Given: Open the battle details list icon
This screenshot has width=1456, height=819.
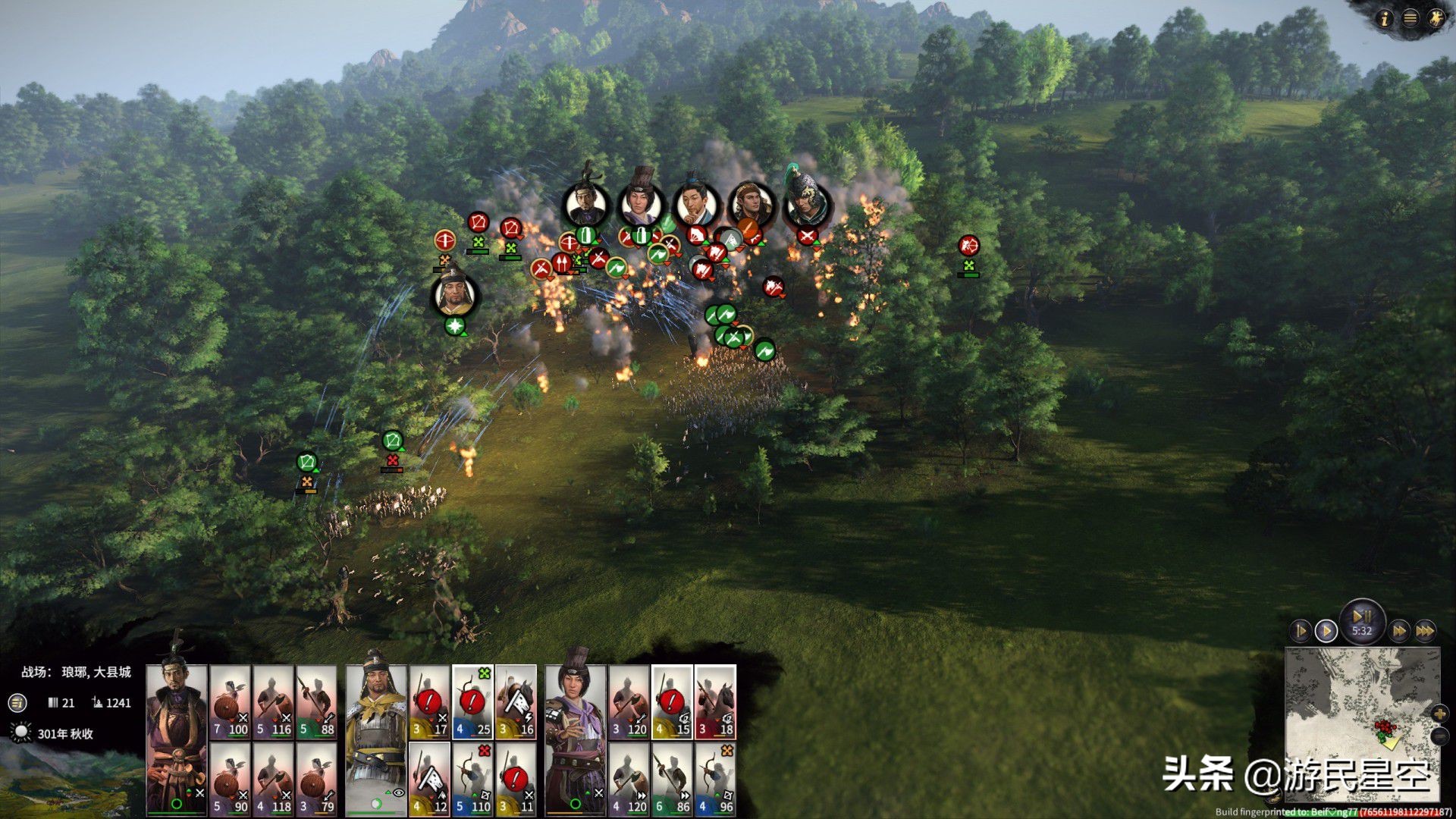Looking at the screenshot, I should tap(17, 703).
